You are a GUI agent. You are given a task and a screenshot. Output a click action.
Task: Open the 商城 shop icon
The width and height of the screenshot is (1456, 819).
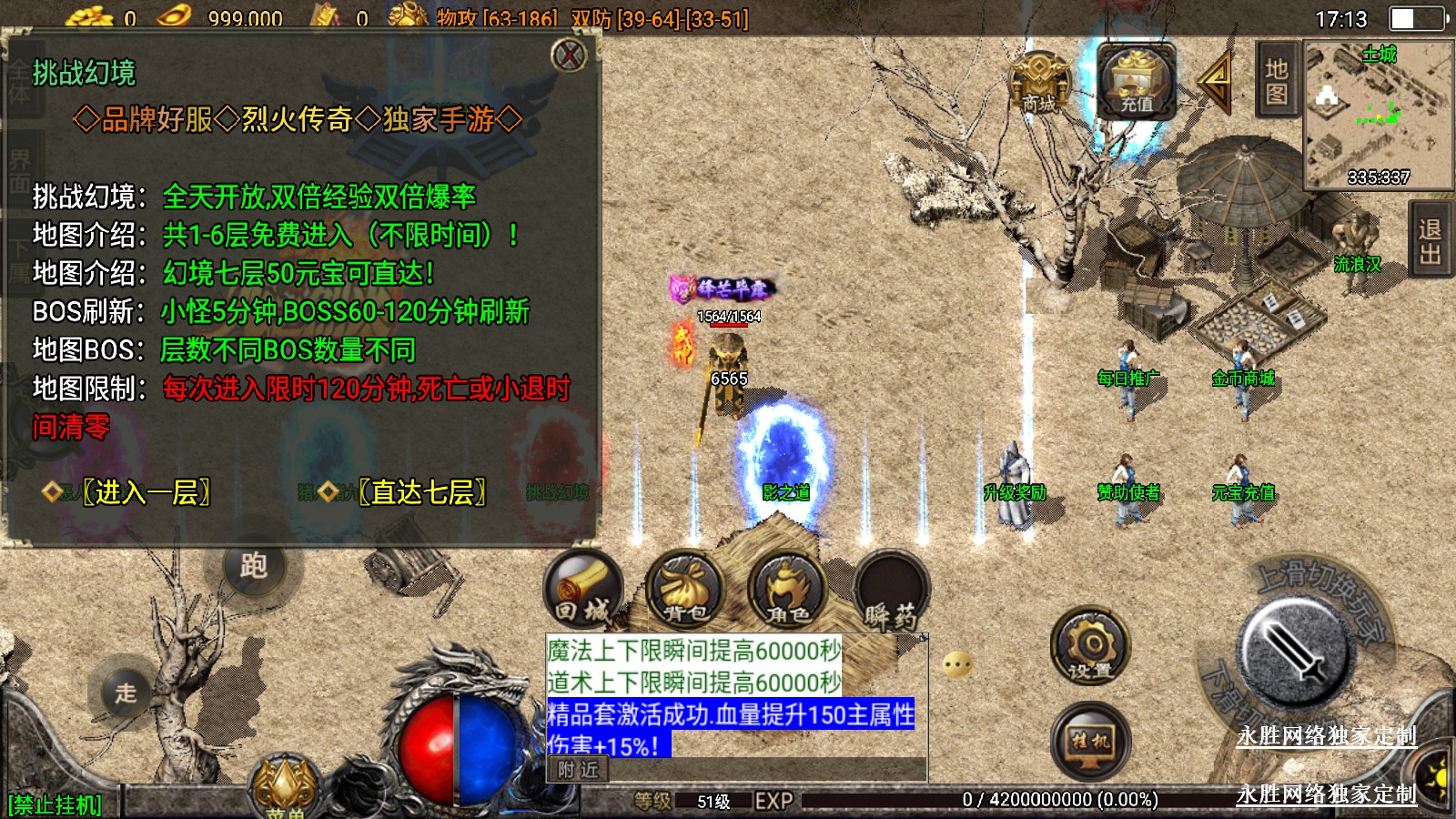coord(1039,84)
